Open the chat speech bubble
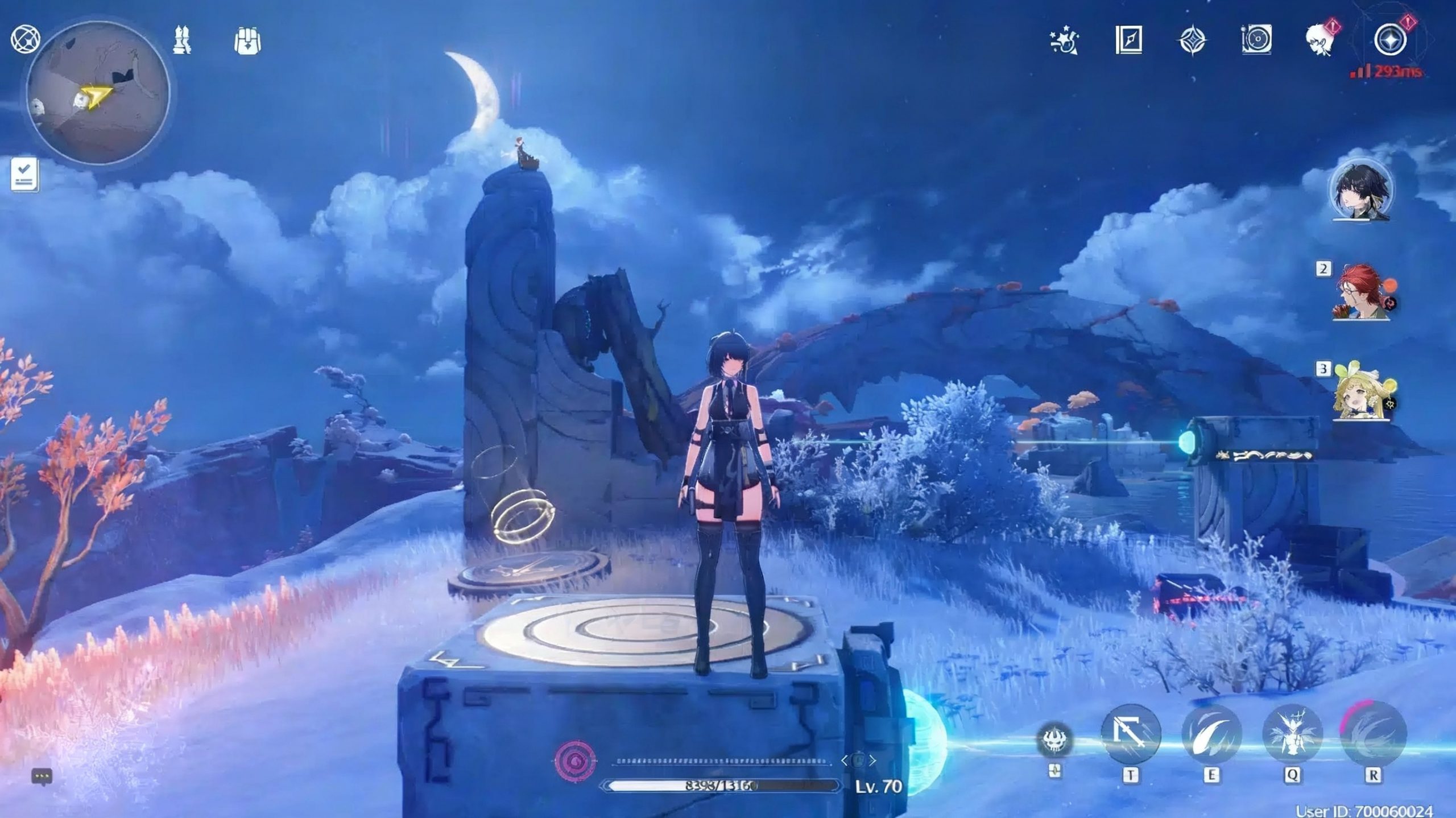The width and height of the screenshot is (1456, 818). [x=42, y=776]
